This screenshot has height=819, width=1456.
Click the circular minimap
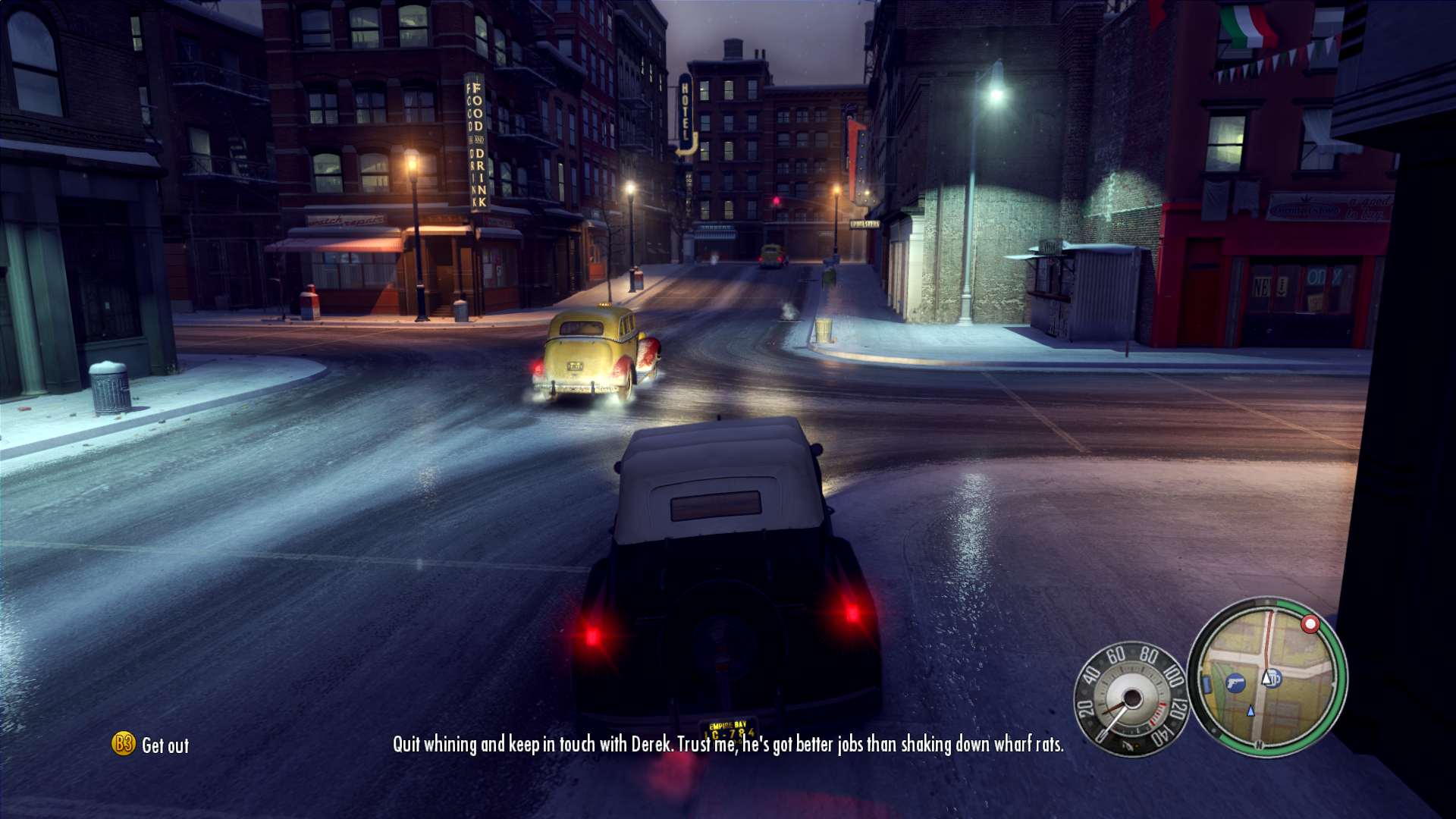pos(1267,677)
